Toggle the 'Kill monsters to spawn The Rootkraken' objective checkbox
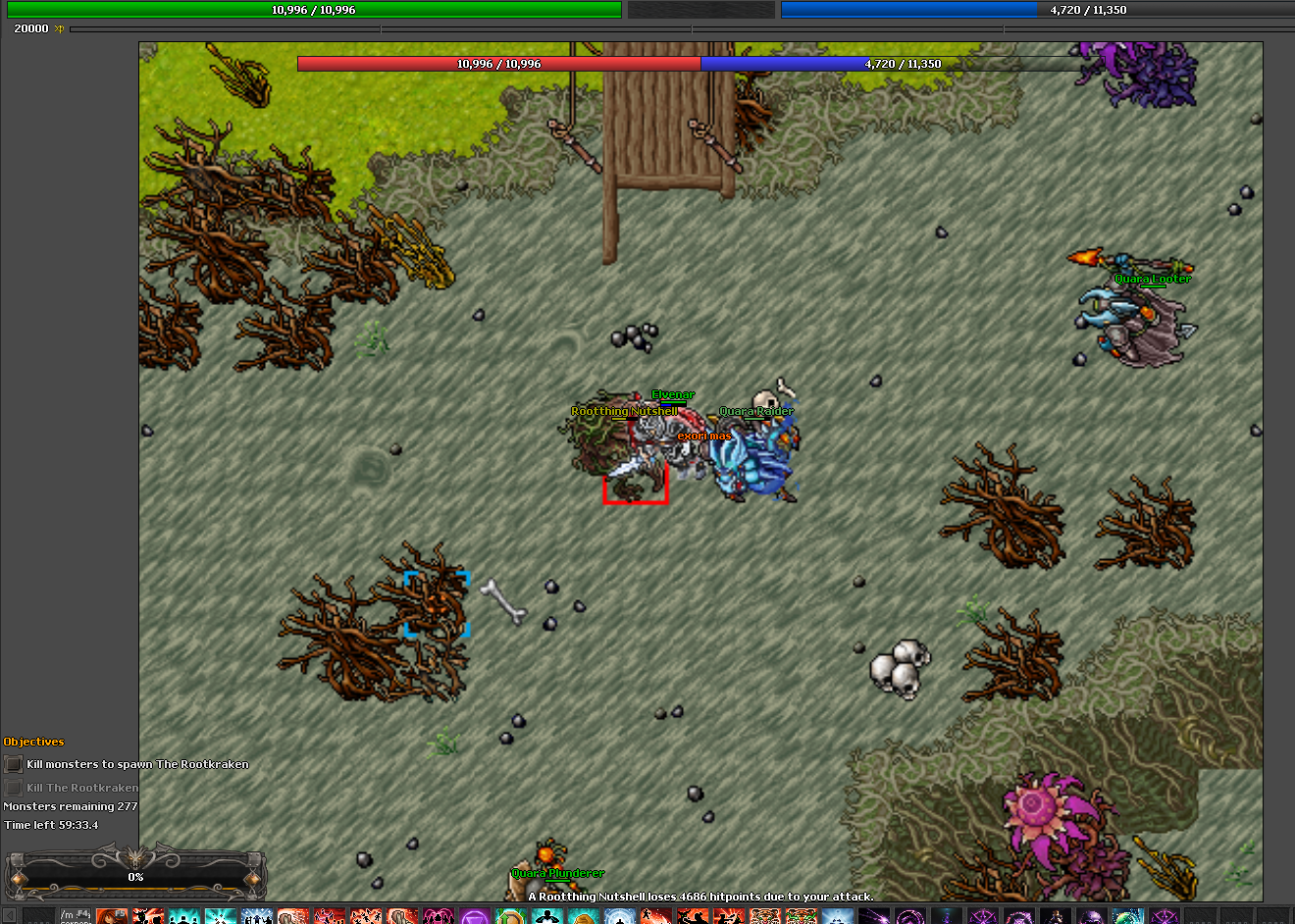This screenshot has height=924, width=1295. point(14,764)
